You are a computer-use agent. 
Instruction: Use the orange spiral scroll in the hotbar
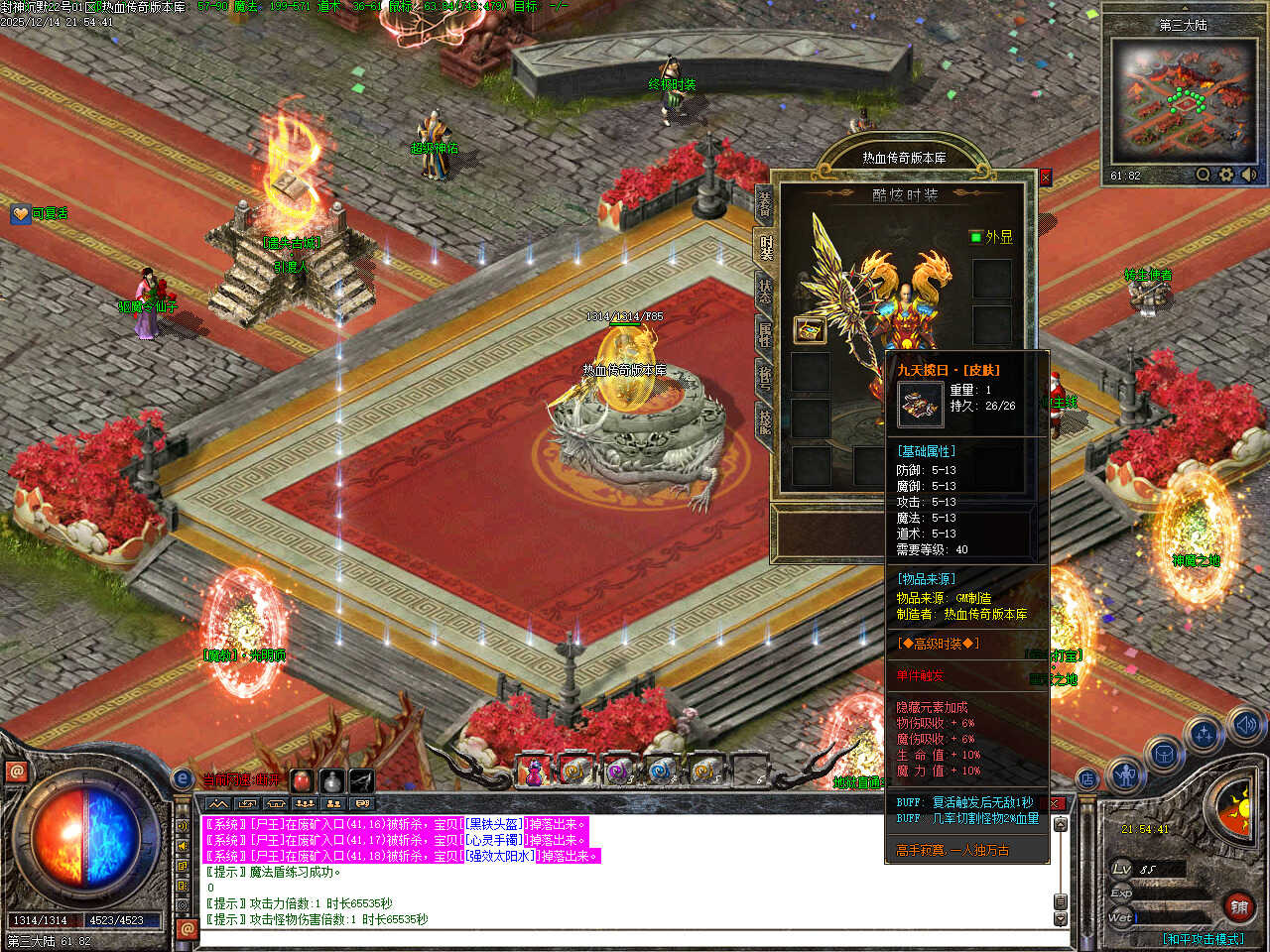[574, 770]
